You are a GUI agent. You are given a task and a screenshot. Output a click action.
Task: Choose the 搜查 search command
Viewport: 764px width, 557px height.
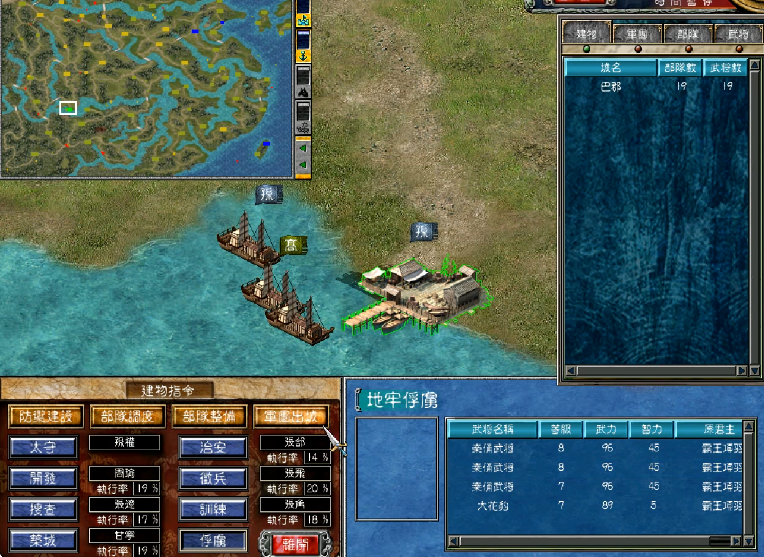[x=44, y=509]
